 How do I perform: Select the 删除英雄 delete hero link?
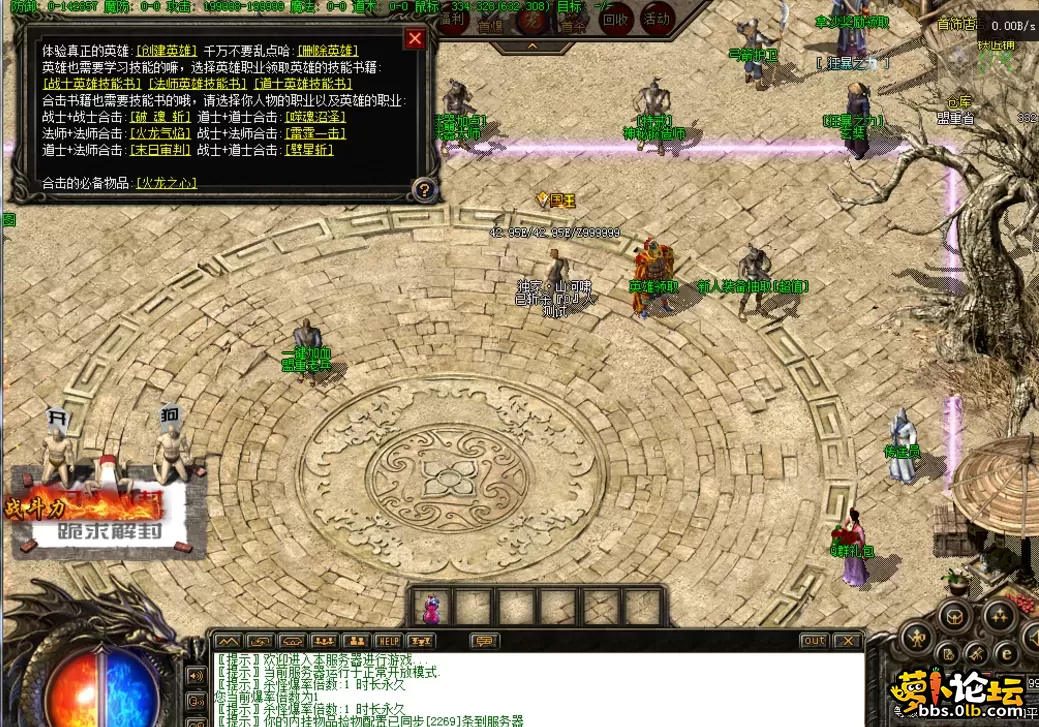[x=328, y=50]
